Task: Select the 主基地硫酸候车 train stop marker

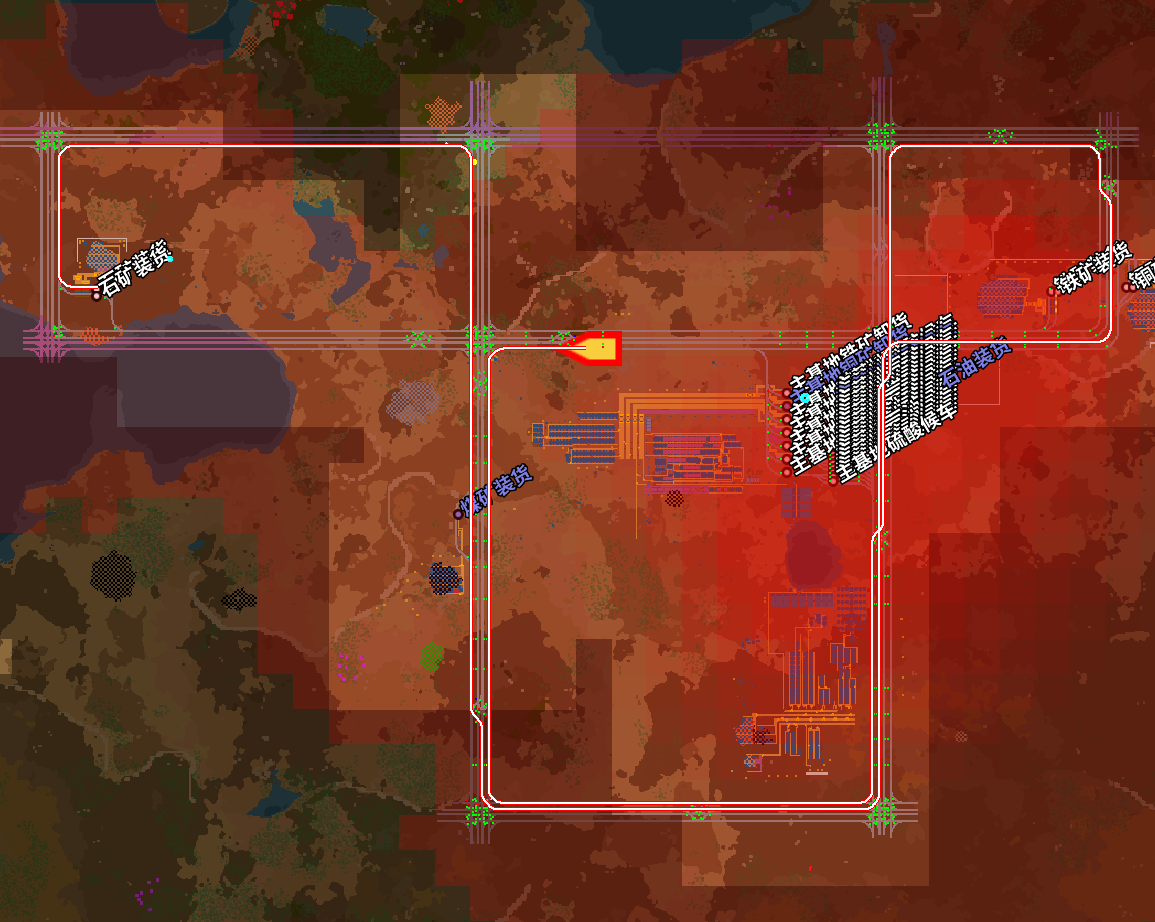Action: [833, 481]
